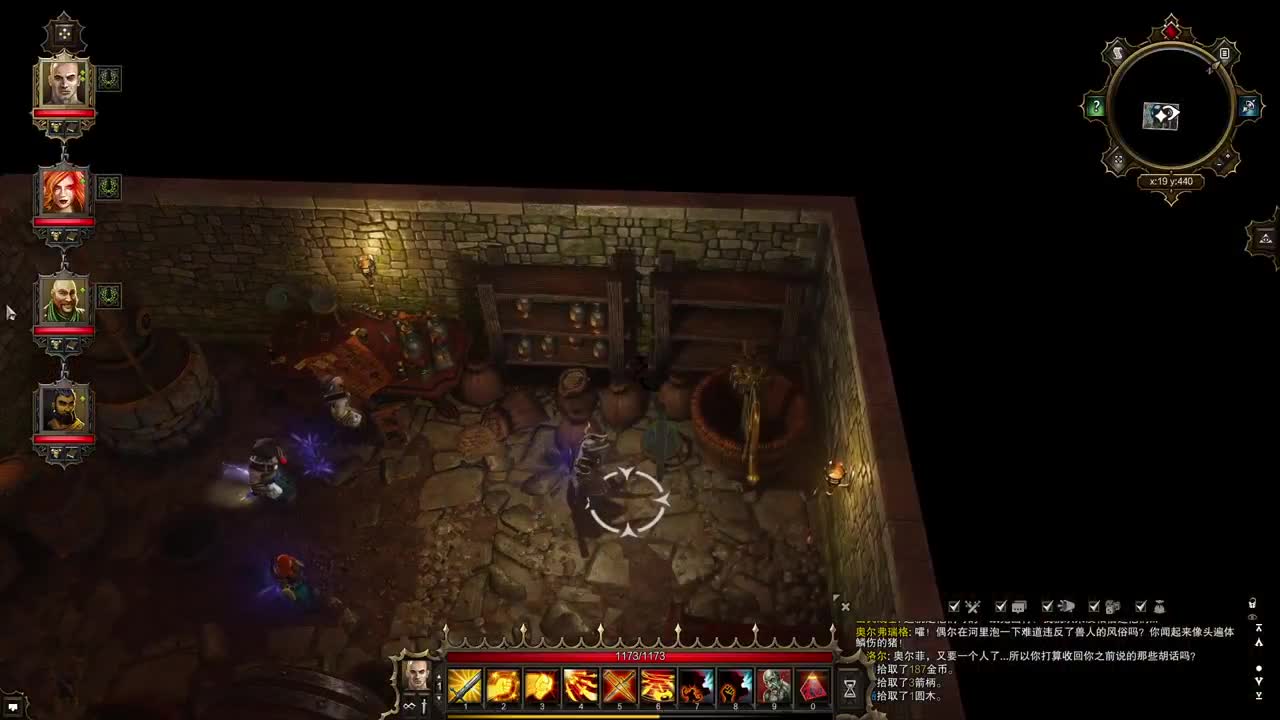Viewport: 1280px width, 720px height.
Task: Disable the dice-roll log filter checkbox
Action: 1093,605
